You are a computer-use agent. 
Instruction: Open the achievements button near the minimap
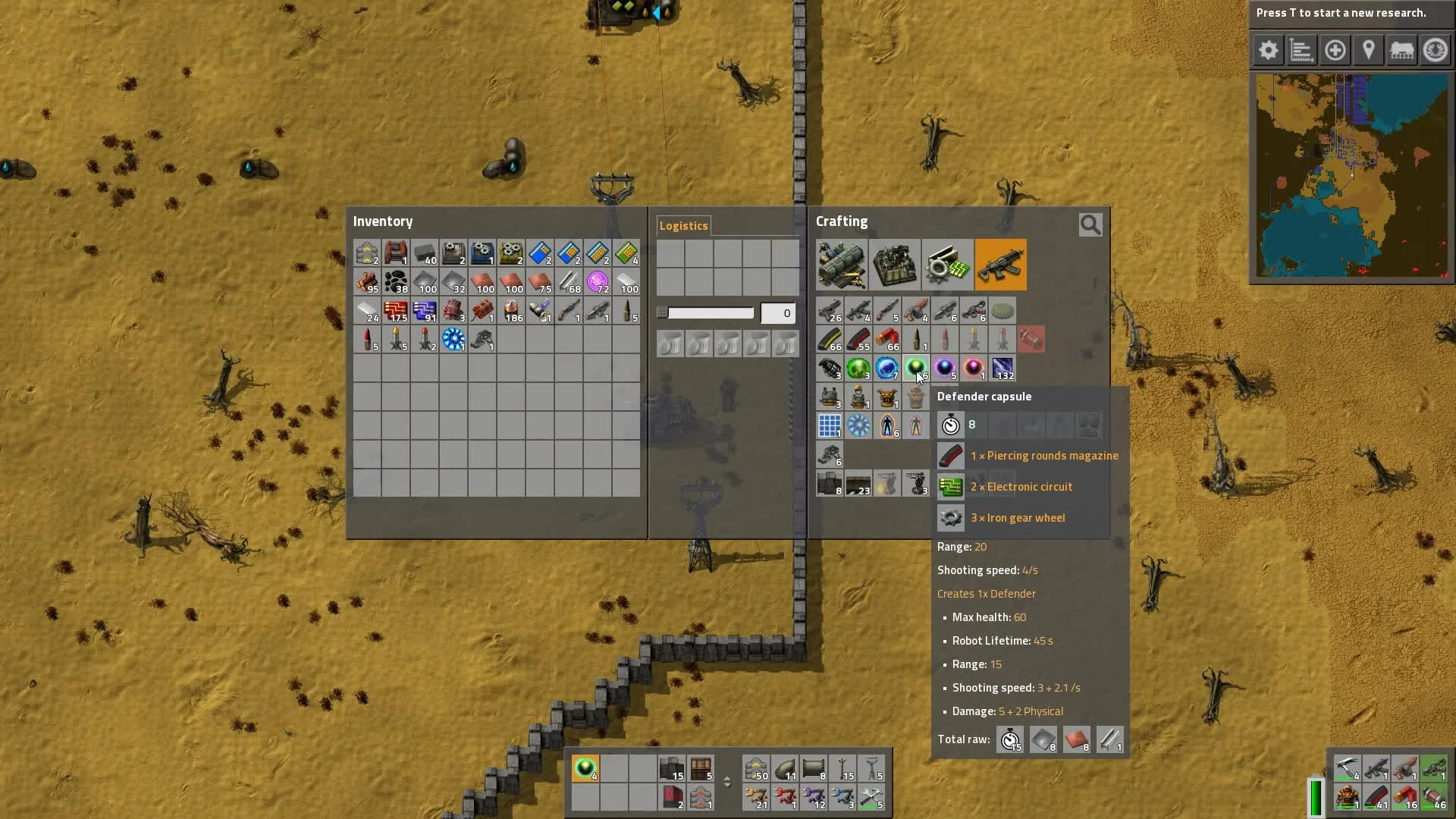point(1434,50)
